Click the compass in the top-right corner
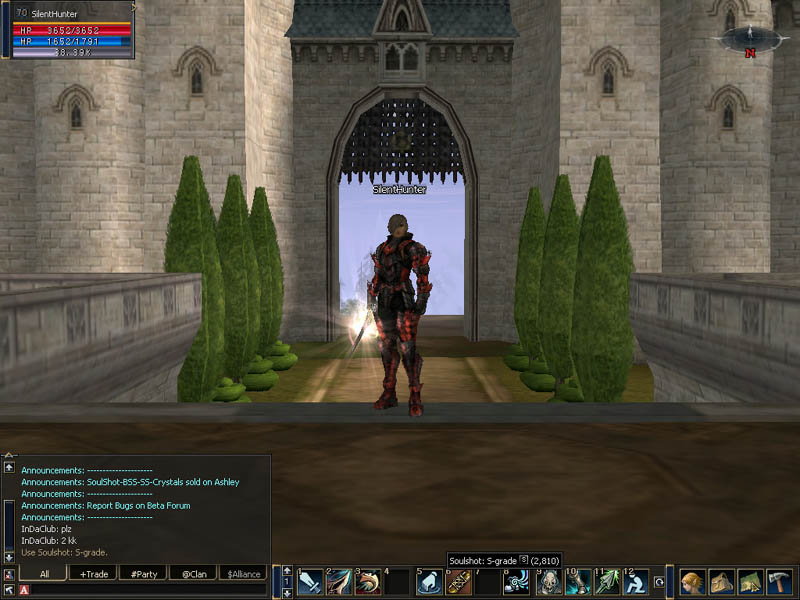 [749, 39]
